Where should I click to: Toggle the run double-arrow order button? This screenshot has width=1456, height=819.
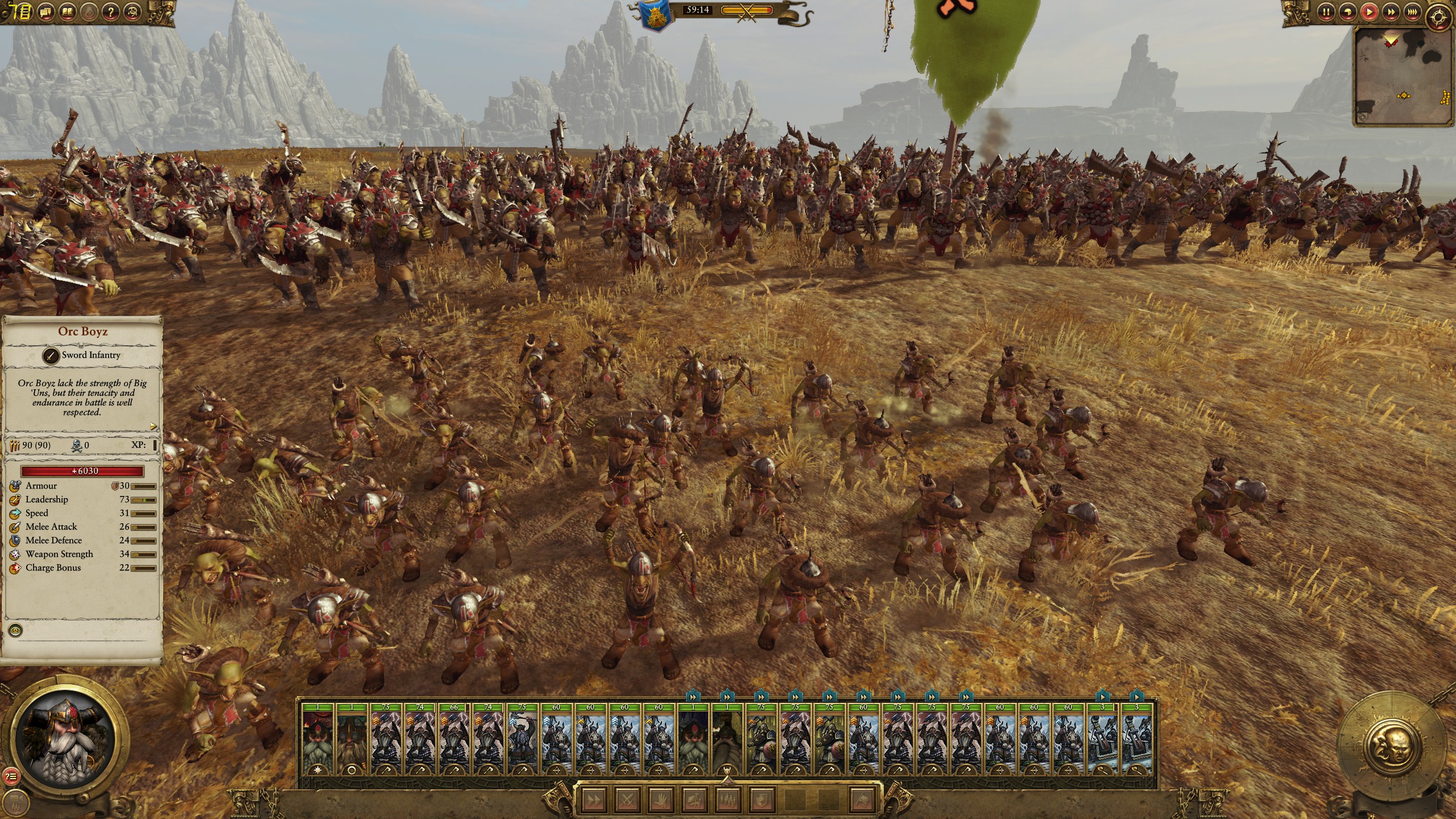(x=594, y=800)
